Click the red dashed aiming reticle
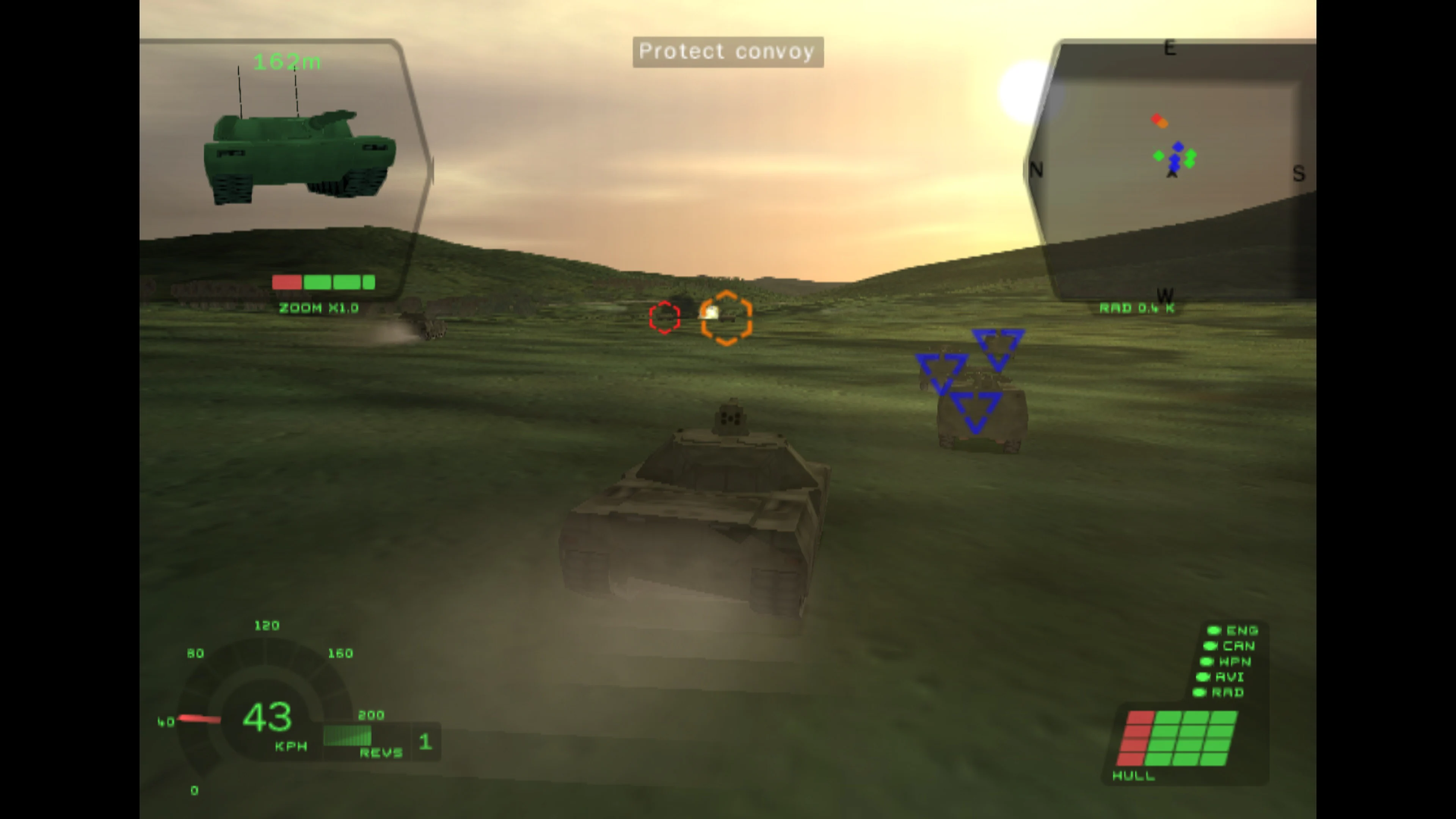1456x819 pixels. 665,317
